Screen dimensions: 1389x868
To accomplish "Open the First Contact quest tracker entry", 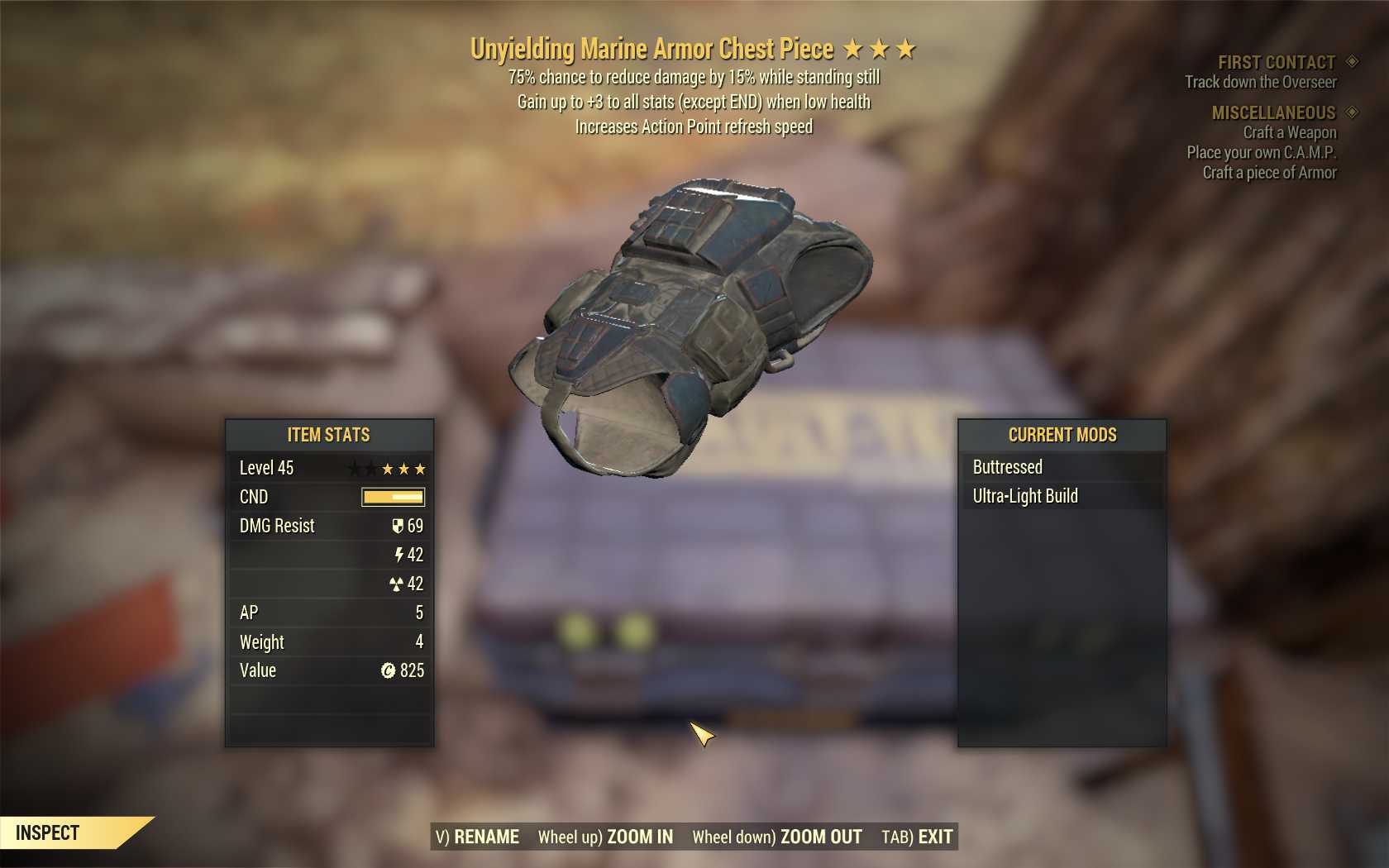I will pyautogui.click(x=1276, y=62).
